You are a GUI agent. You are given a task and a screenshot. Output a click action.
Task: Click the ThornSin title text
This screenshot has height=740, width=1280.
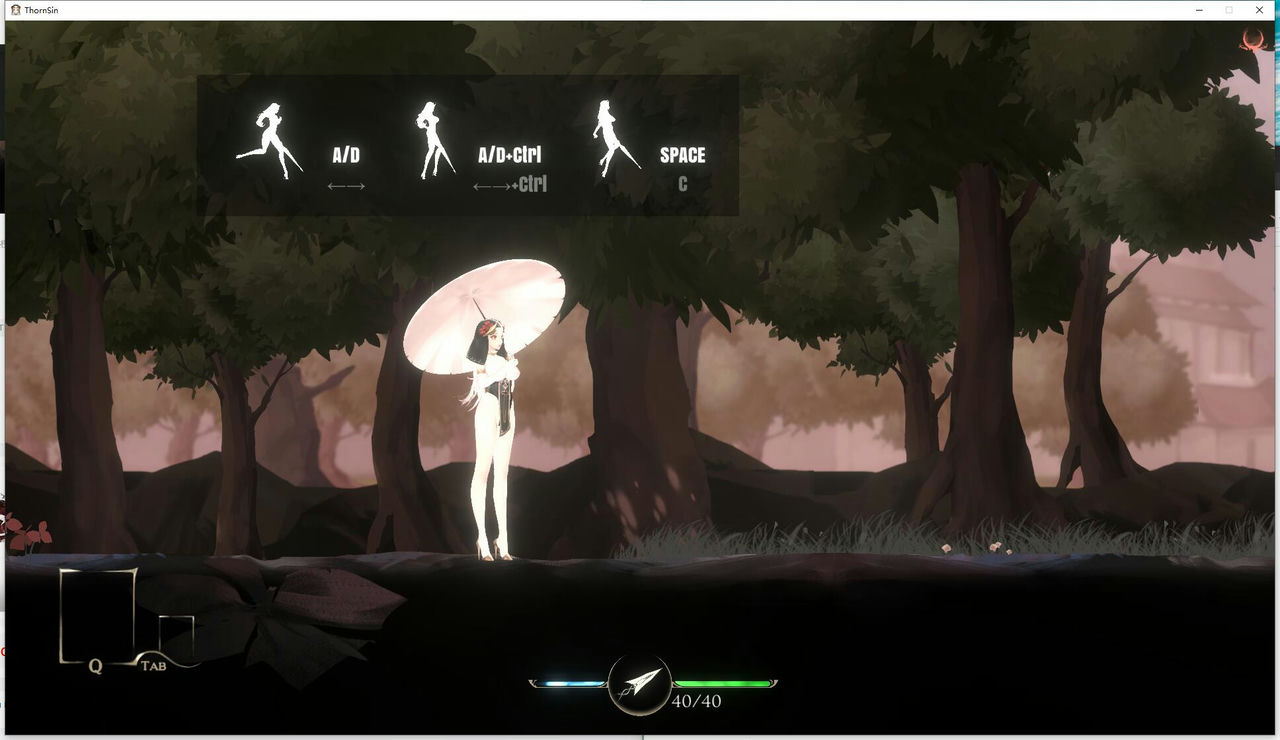pos(40,9)
